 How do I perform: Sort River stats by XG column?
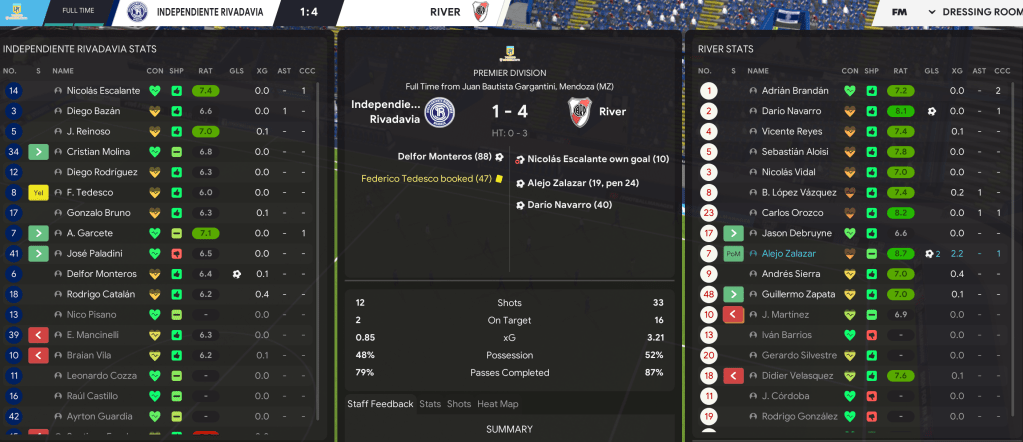click(x=957, y=71)
